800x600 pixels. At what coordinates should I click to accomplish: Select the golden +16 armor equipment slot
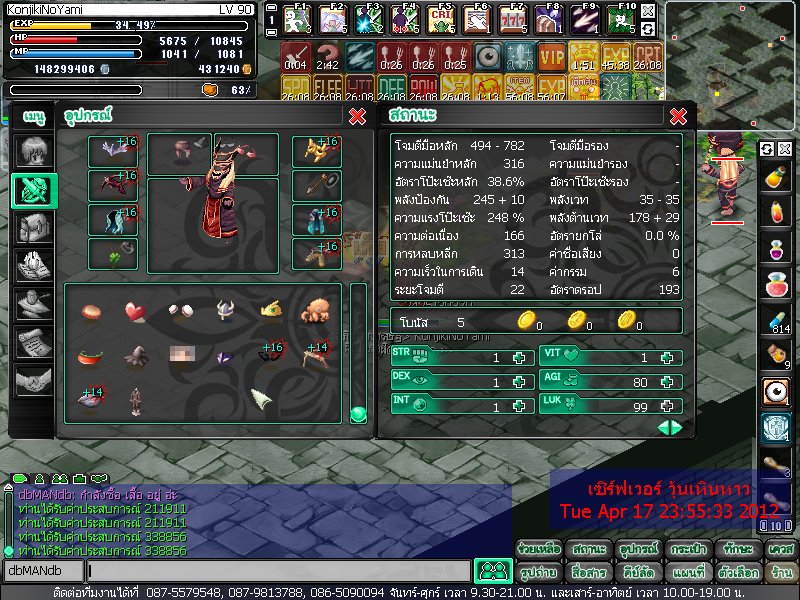coord(316,151)
